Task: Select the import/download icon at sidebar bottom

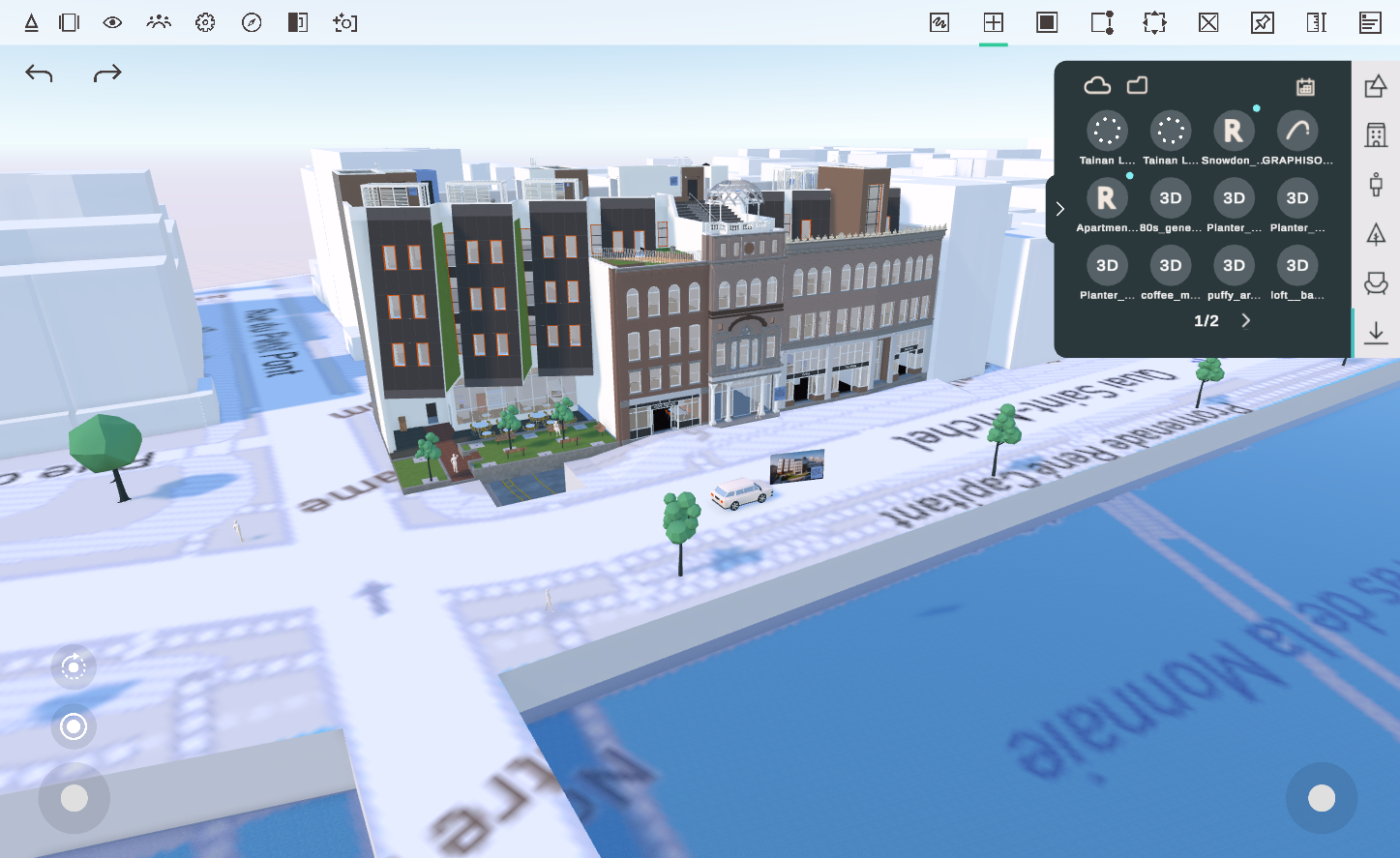Action: pyautogui.click(x=1375, y=333)
